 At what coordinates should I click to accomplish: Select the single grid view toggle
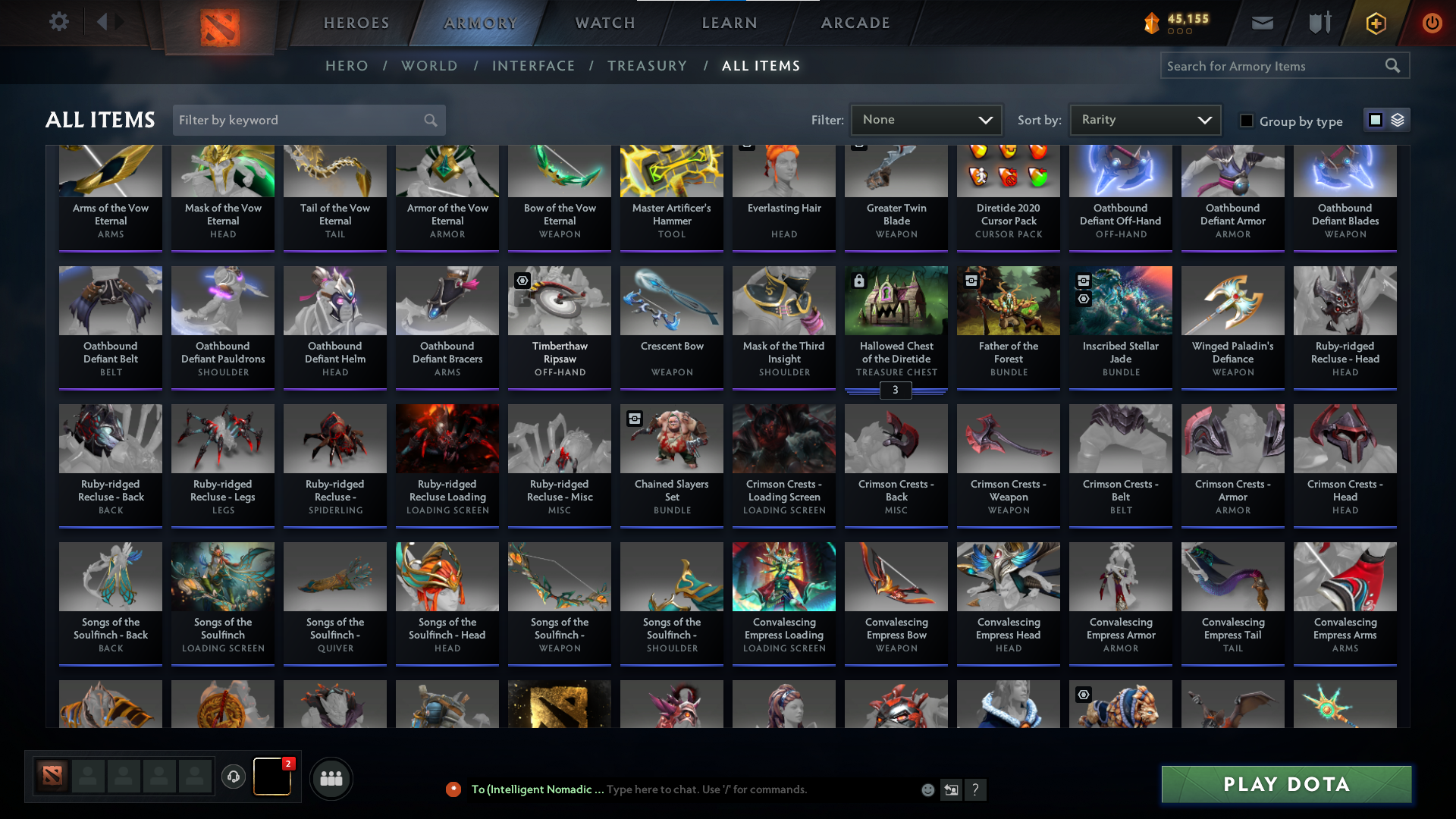coord(1376,120)
